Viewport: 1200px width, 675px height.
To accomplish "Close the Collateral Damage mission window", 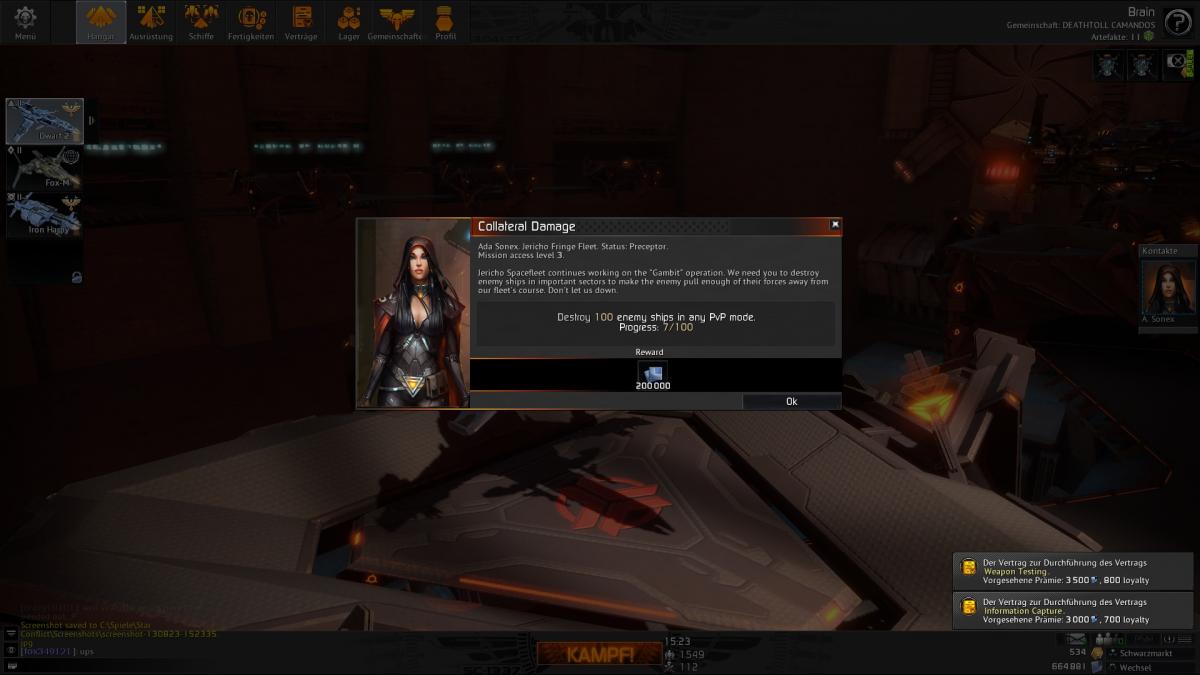I will click(835, 225).
